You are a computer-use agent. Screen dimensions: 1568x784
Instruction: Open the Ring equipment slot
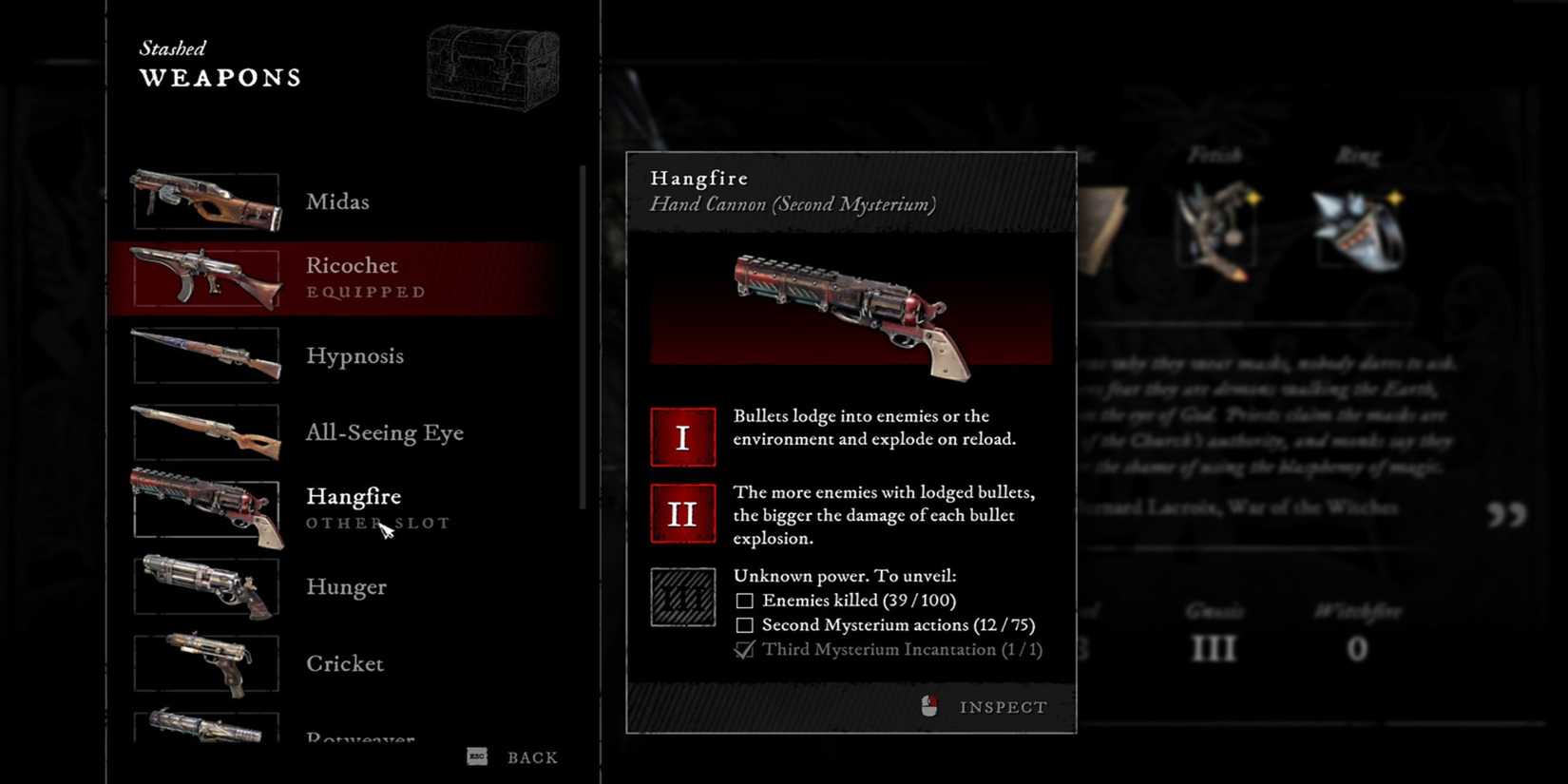click(1357, 230)
